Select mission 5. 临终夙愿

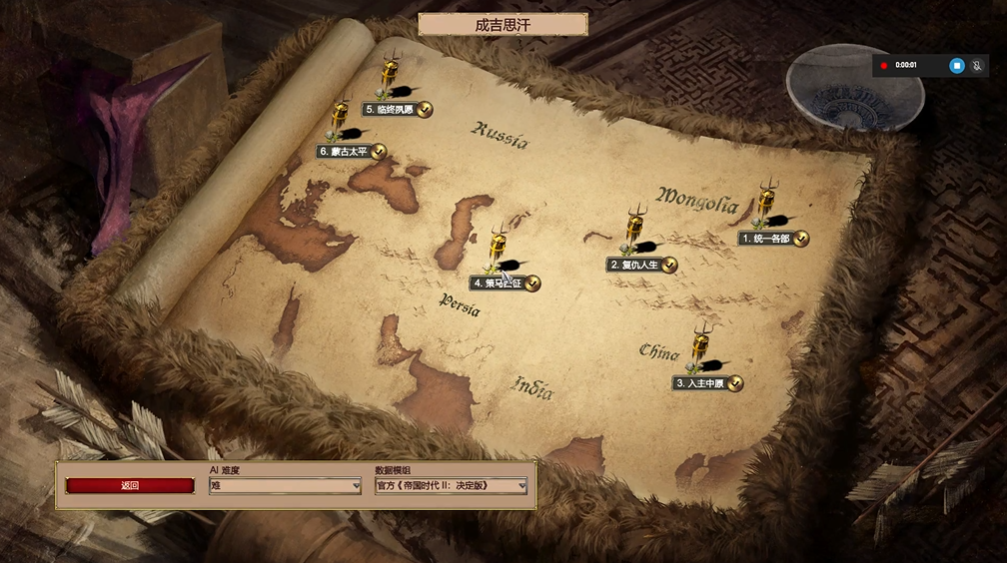point(390,109)
